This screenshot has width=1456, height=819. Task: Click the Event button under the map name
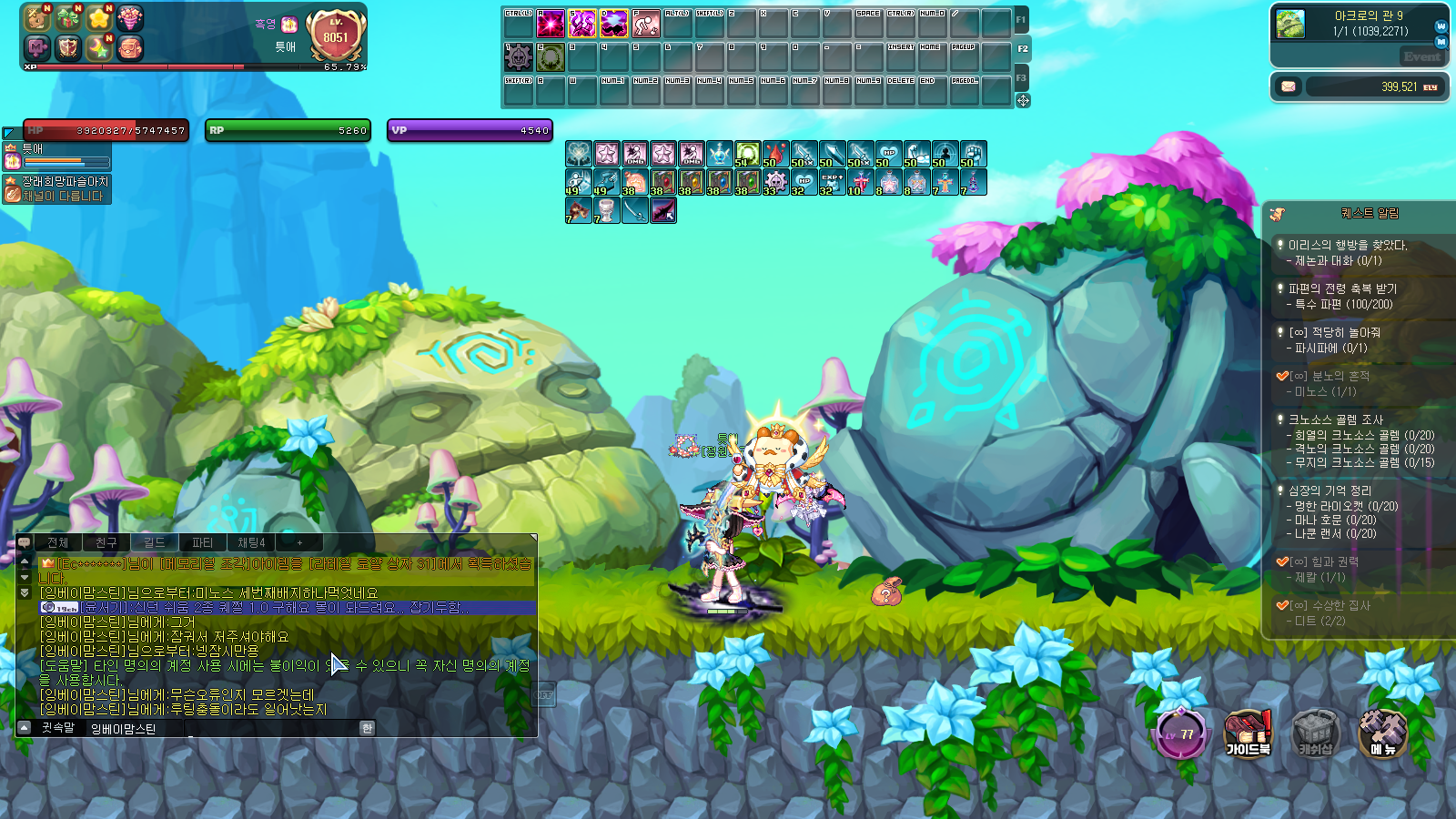(x=1421, y=56)
